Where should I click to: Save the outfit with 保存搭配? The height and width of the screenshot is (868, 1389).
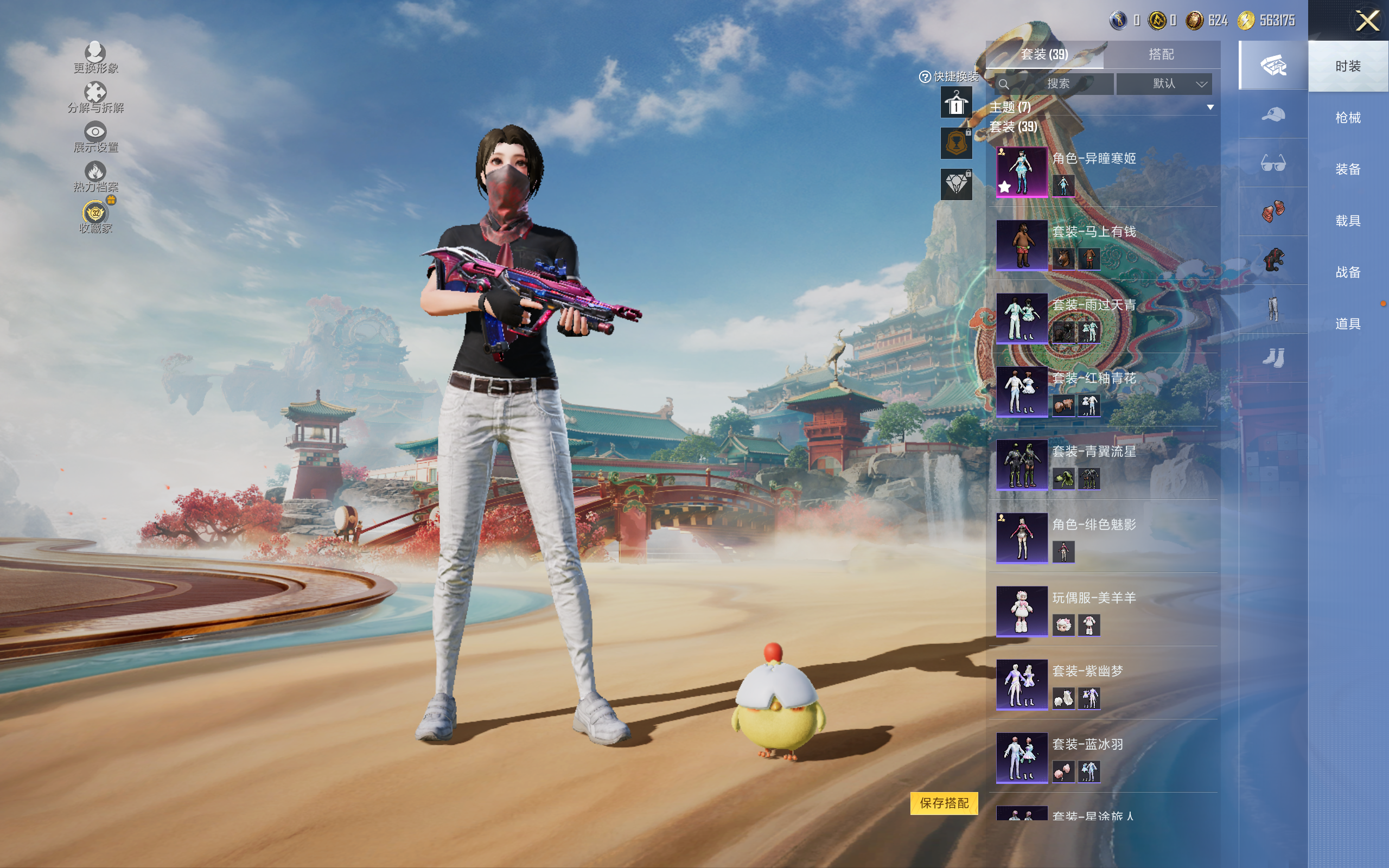pyautogui.click(x=944, y=803)
